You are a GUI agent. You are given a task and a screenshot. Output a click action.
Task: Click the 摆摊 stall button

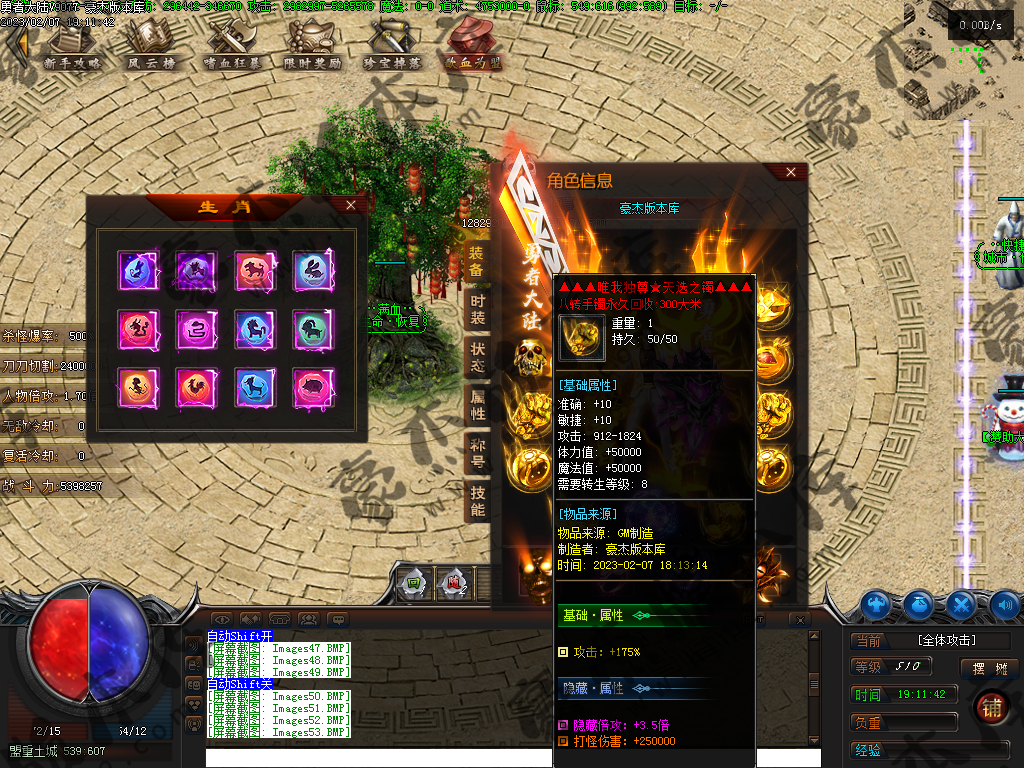pos(980,668)
